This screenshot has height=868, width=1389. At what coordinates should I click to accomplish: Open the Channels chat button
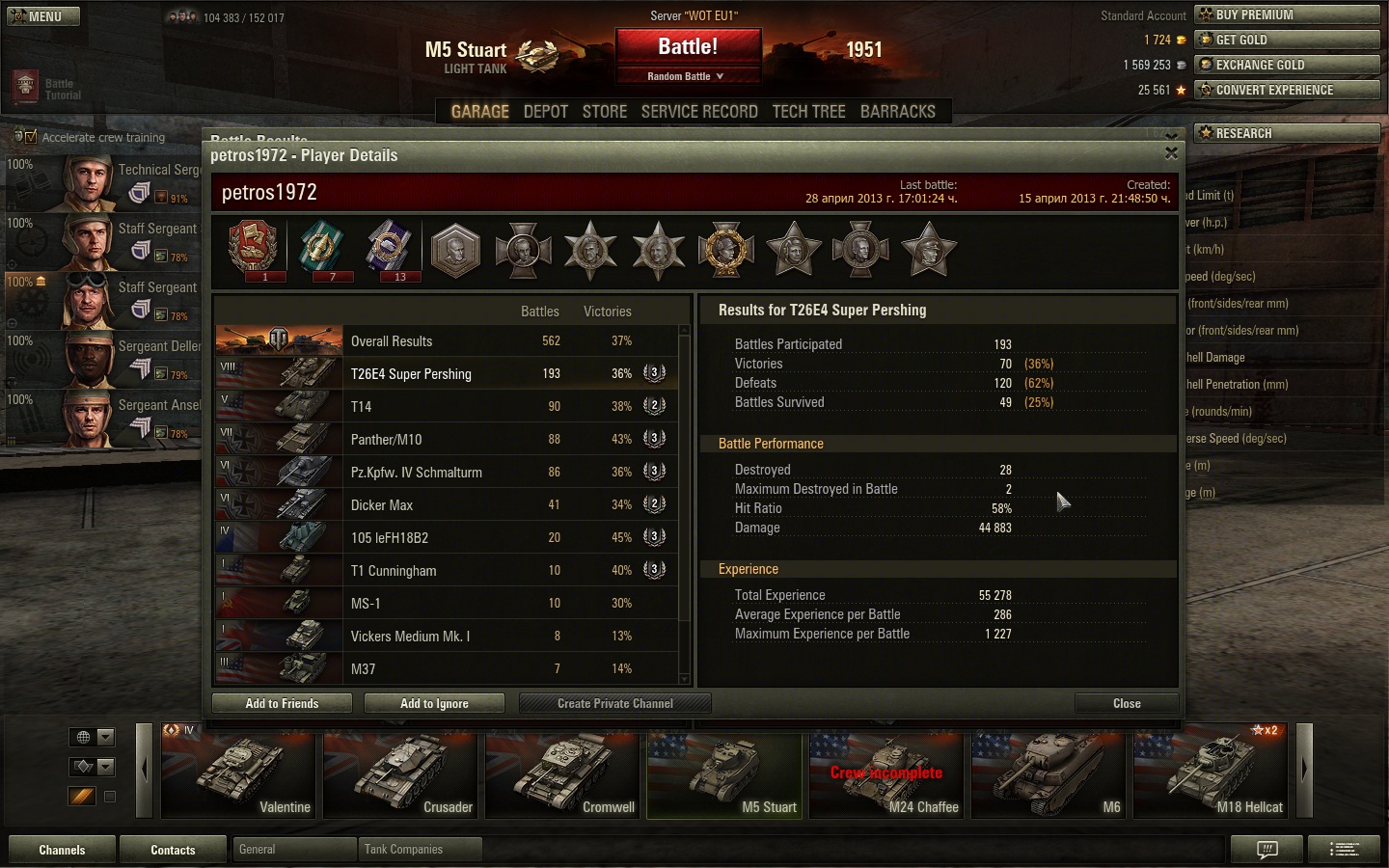point(62,850)
